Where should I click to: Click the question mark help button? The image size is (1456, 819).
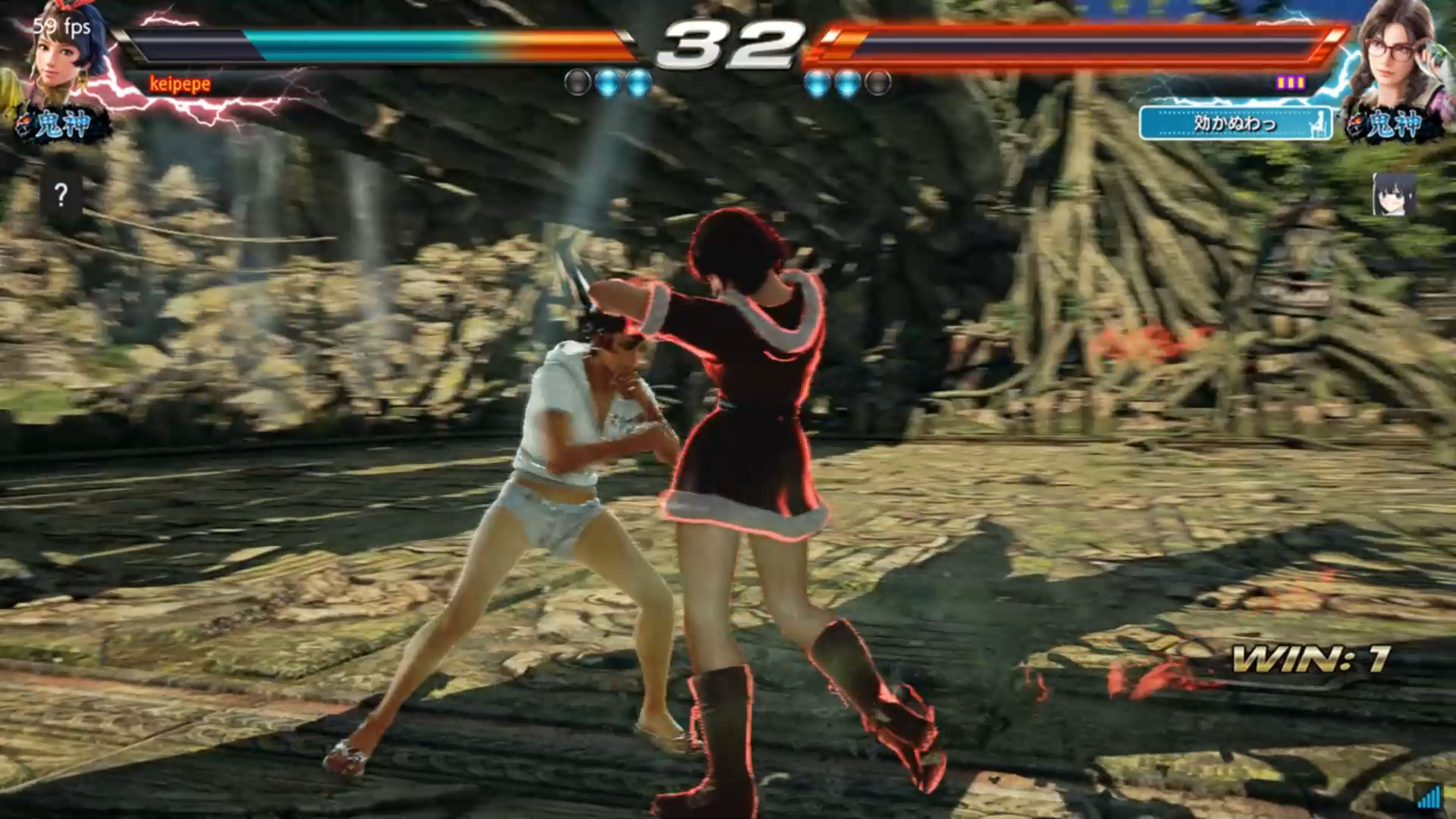(x=61, y=196)
